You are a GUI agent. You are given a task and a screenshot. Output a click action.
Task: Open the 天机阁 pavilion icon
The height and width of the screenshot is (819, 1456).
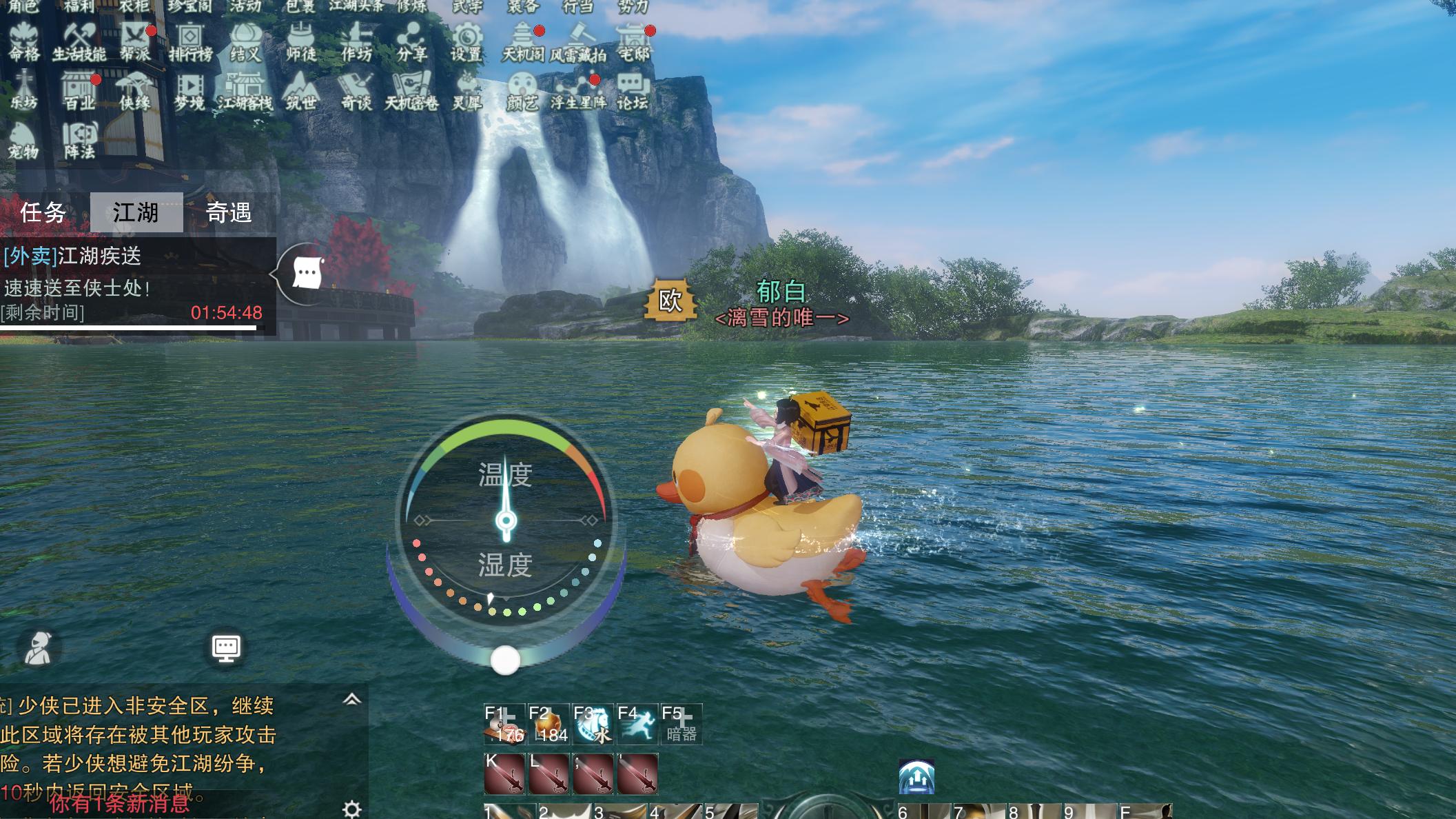pyautogui.click(x=523, y=41)
